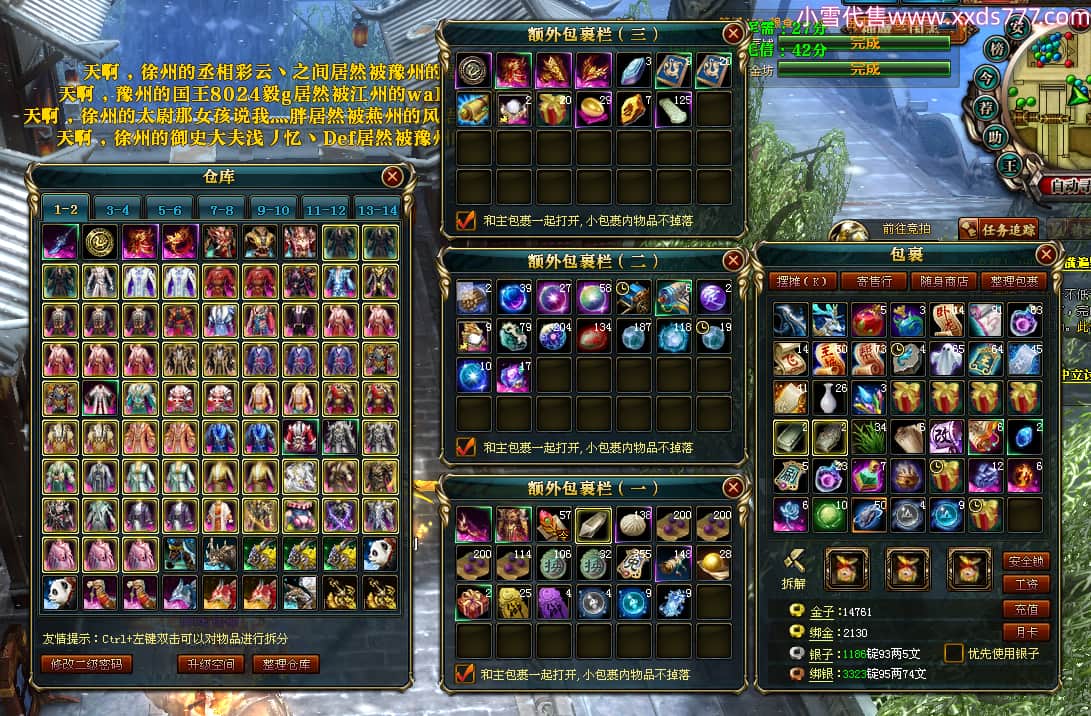Click the 拆解 hammer icon
This screenshot has width=1091, height=716.
pos(793,562)
